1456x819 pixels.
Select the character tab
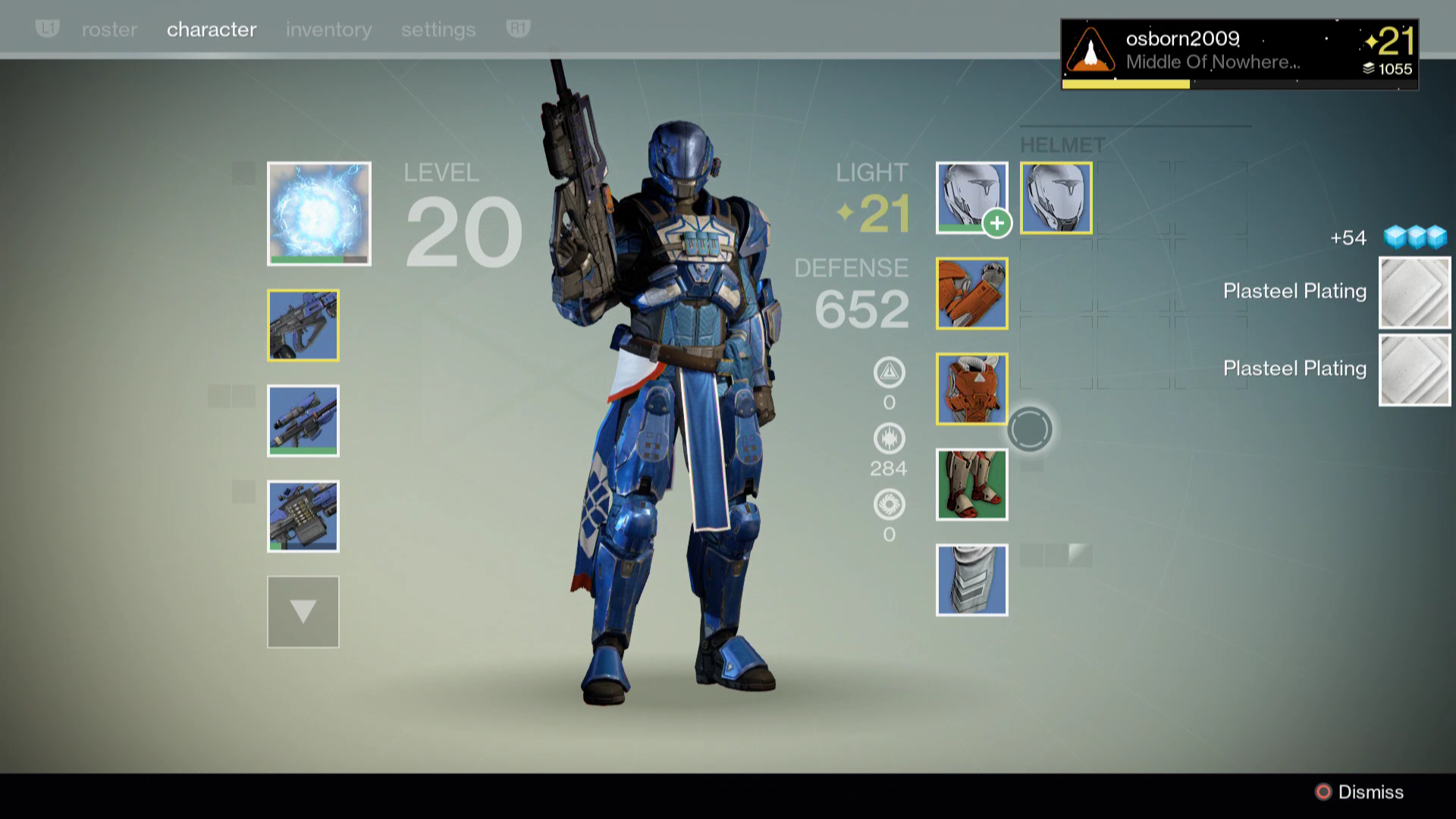(x=212, y=30)
